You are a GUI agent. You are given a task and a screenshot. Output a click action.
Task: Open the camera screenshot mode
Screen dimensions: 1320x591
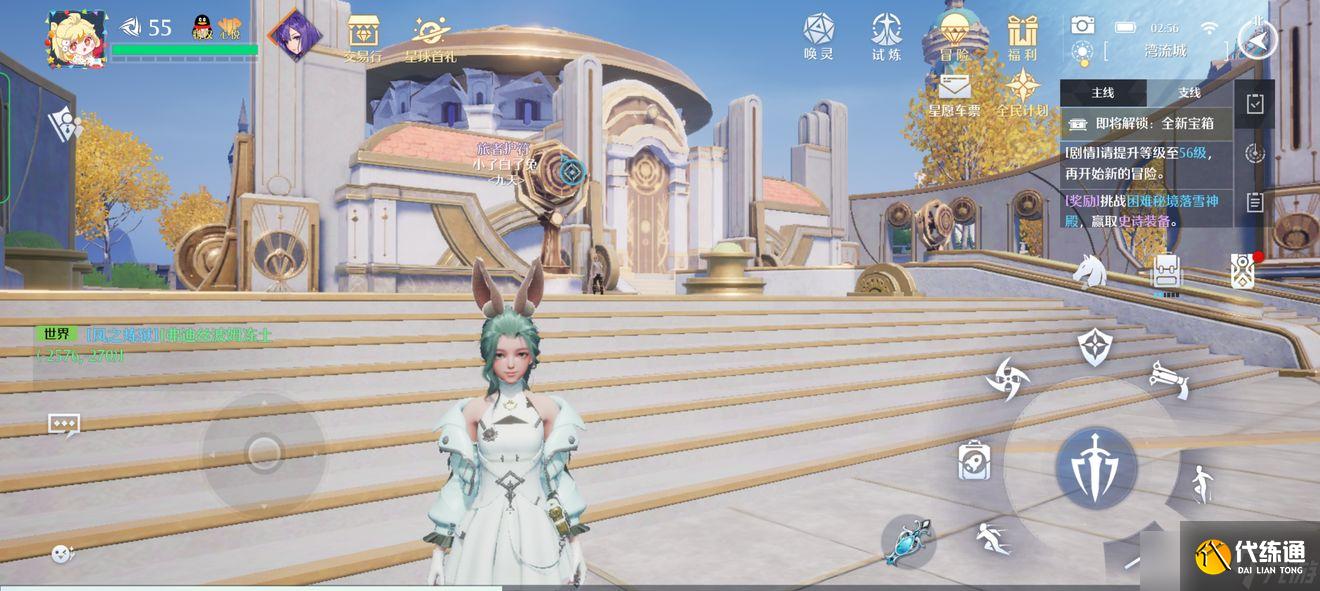1082,26
